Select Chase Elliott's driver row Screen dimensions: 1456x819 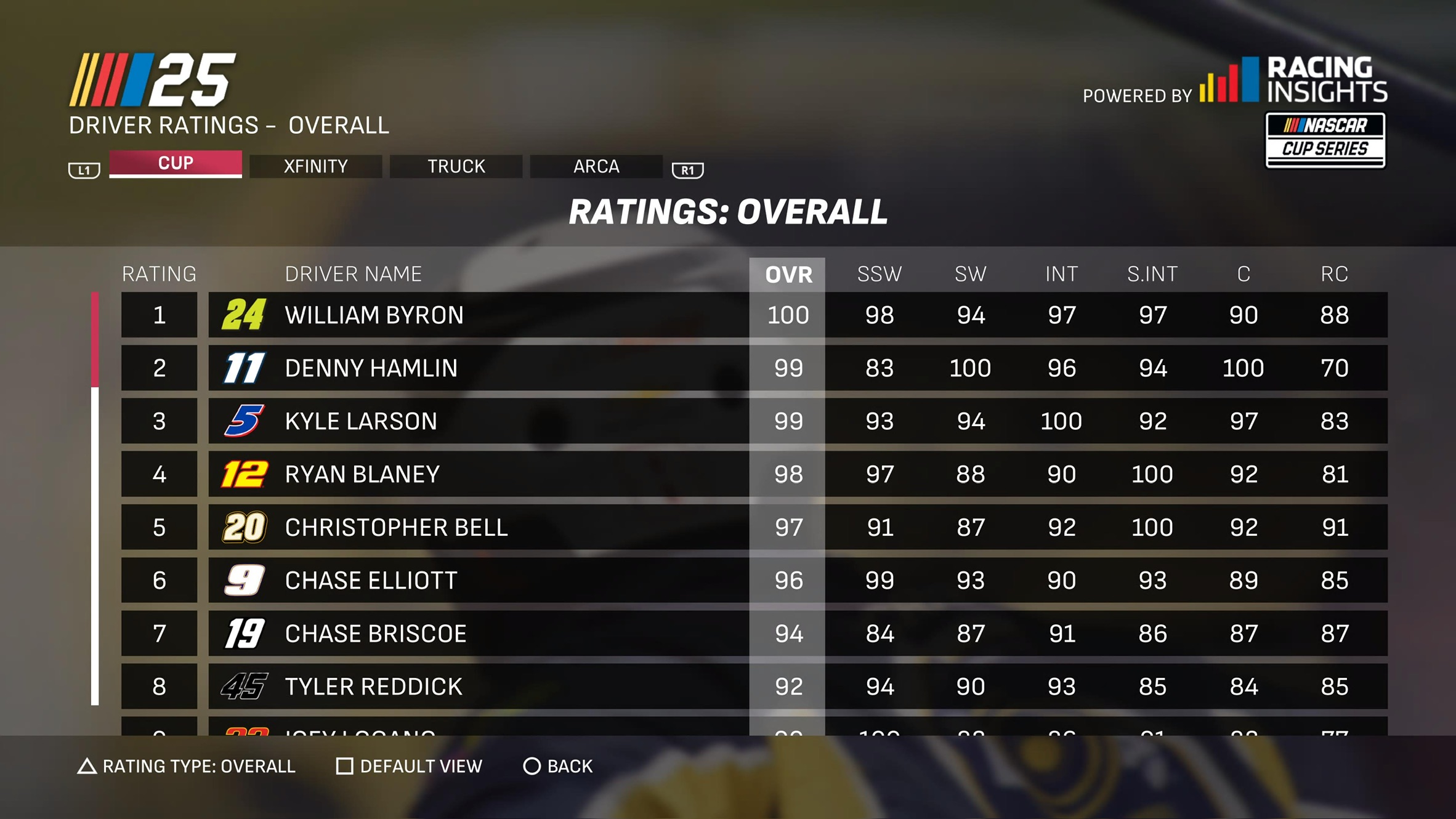(371, 581)
